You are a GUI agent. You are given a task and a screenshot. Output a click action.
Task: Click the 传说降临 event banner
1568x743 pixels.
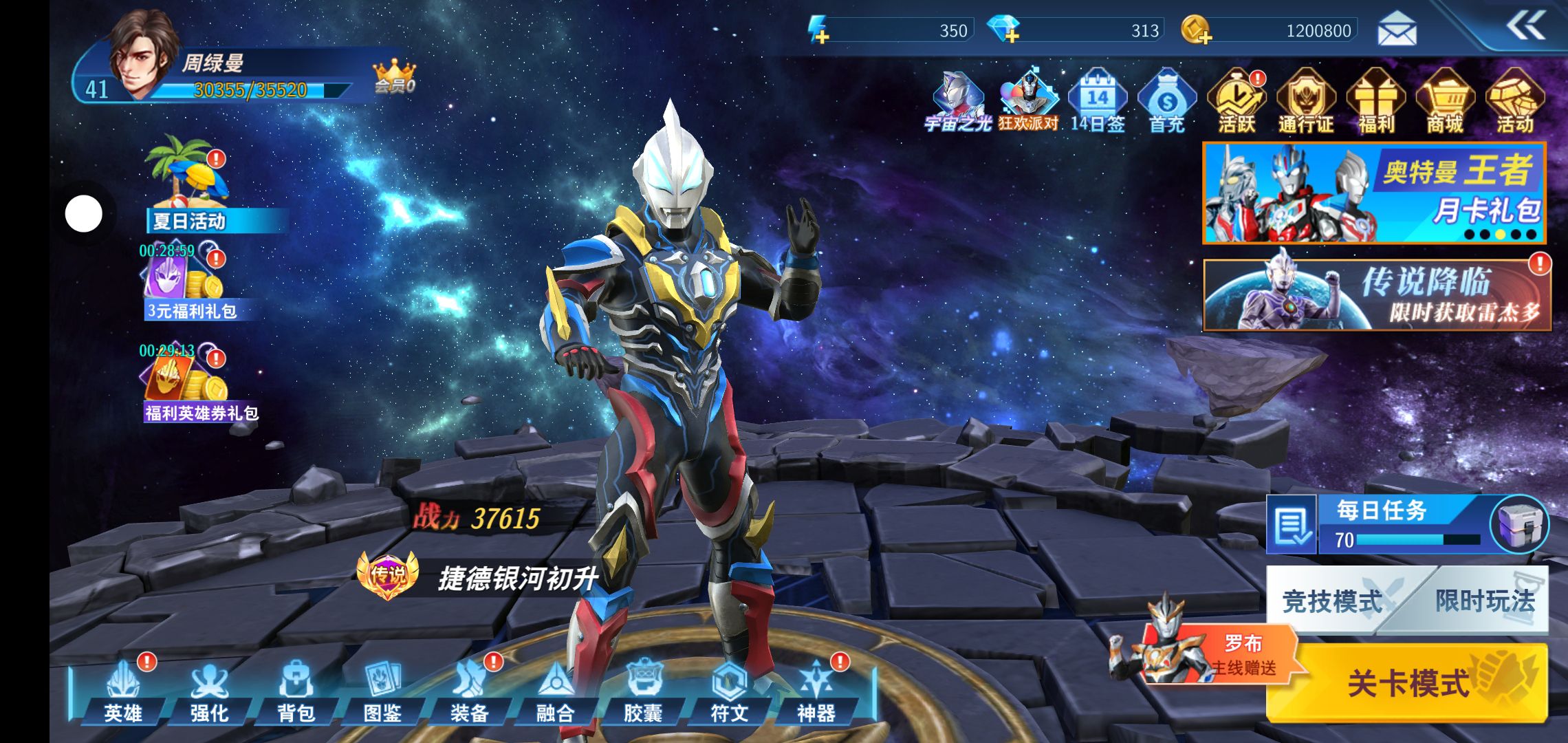coord(1377,294)
